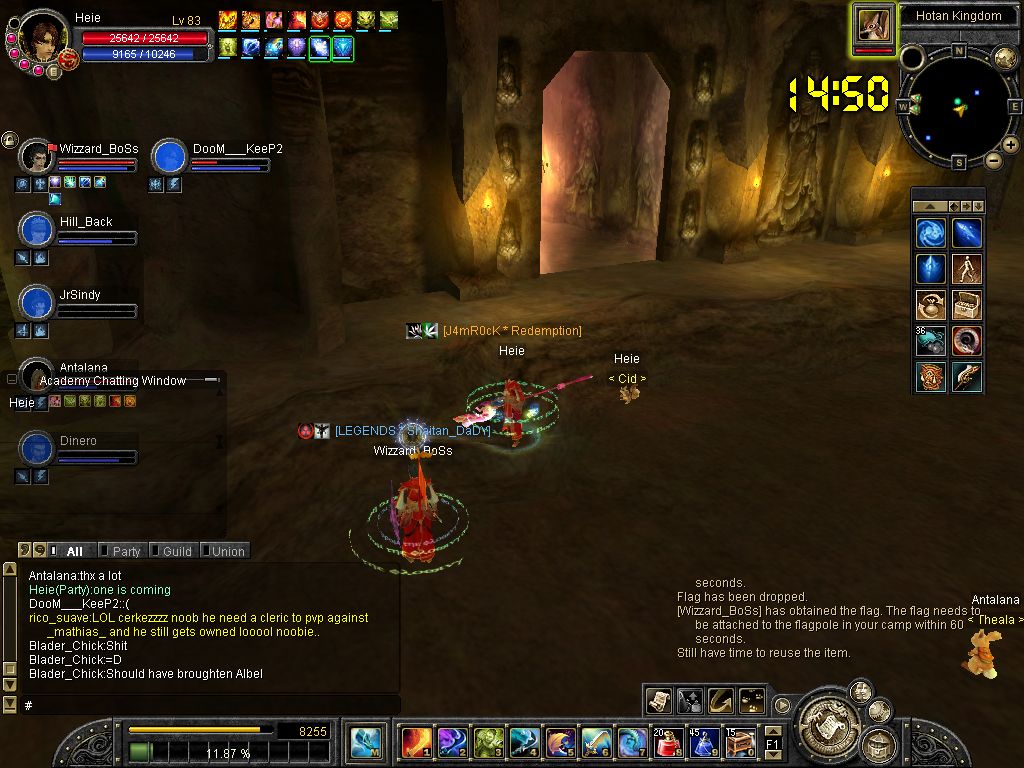Zoom in the minimap with plus button

(1010, 146)
